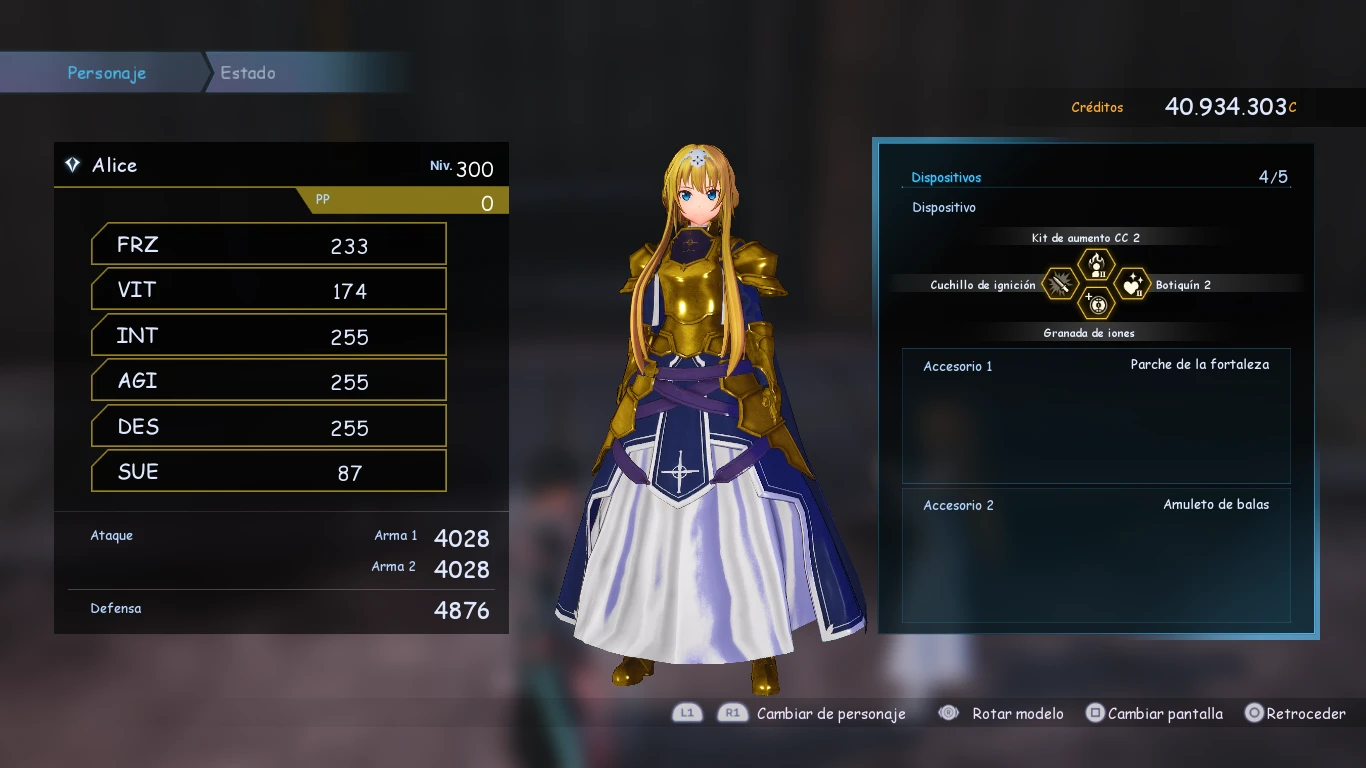This screenshot has width=1366, height=768.
Task: Choose the Cuchillo de ignición gadget icon
Action: tap(1061, 285)
